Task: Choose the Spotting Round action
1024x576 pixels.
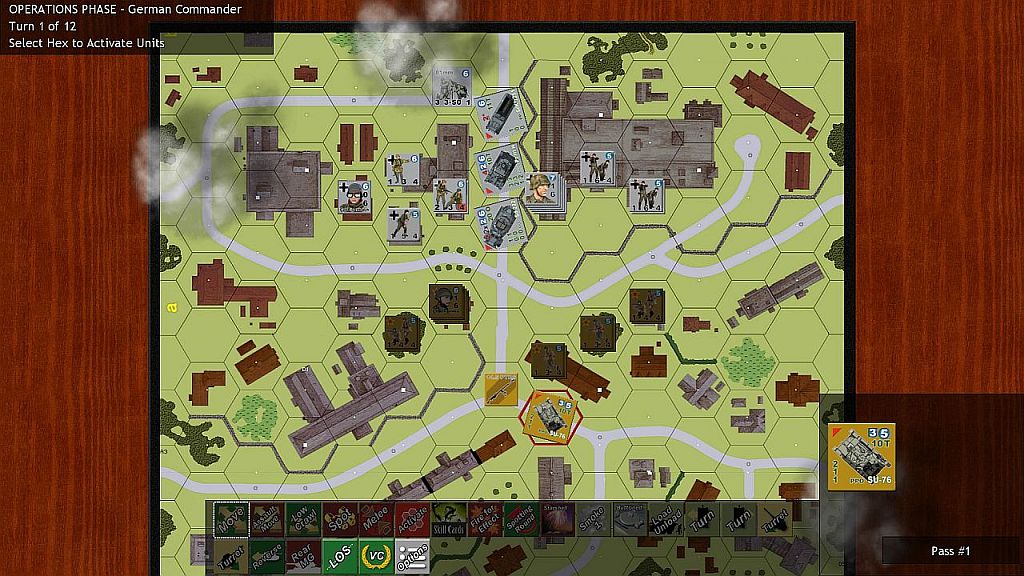Action: pyautogui.click(x=520, y=519)
